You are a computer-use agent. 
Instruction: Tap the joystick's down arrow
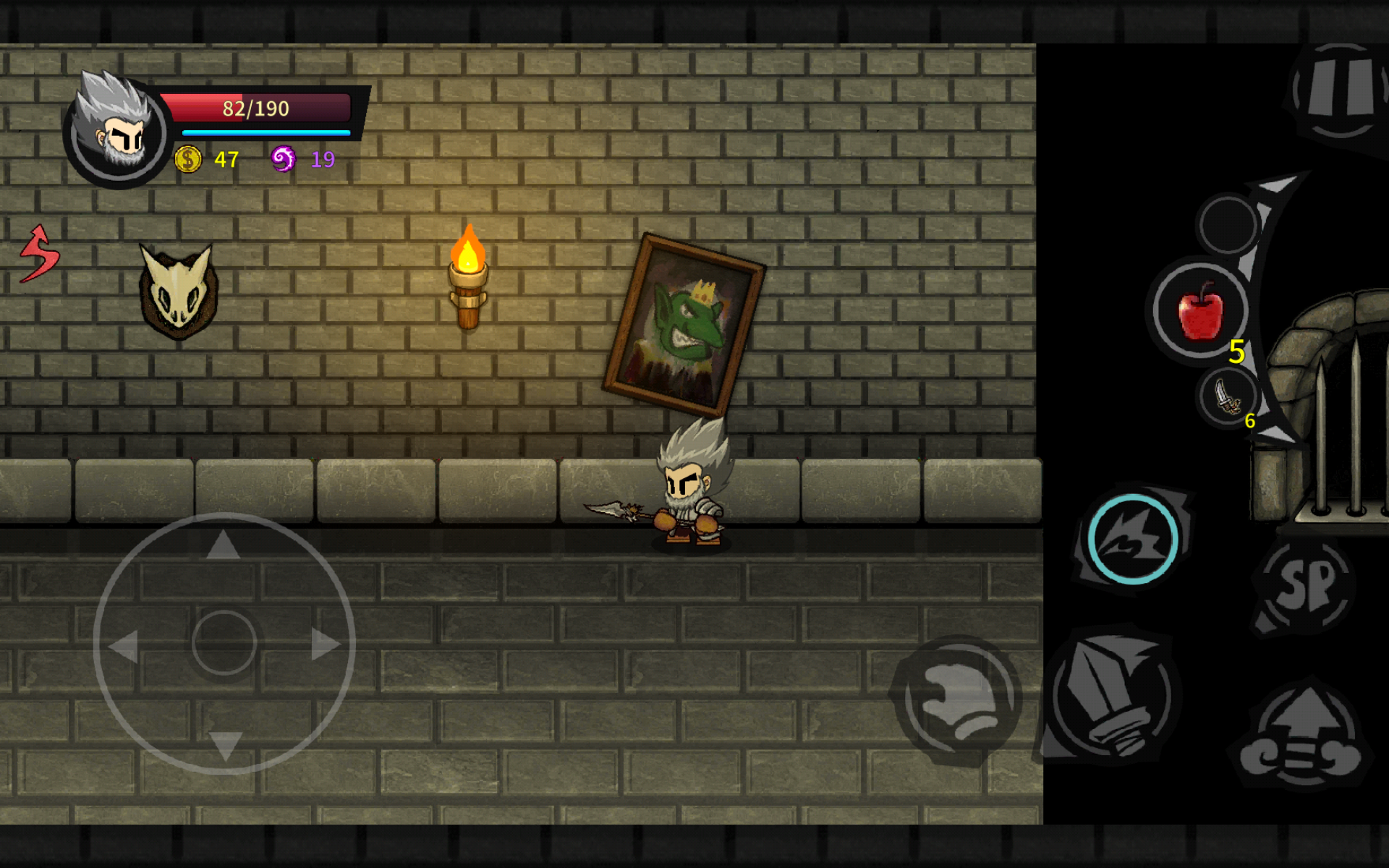[225, 745]
